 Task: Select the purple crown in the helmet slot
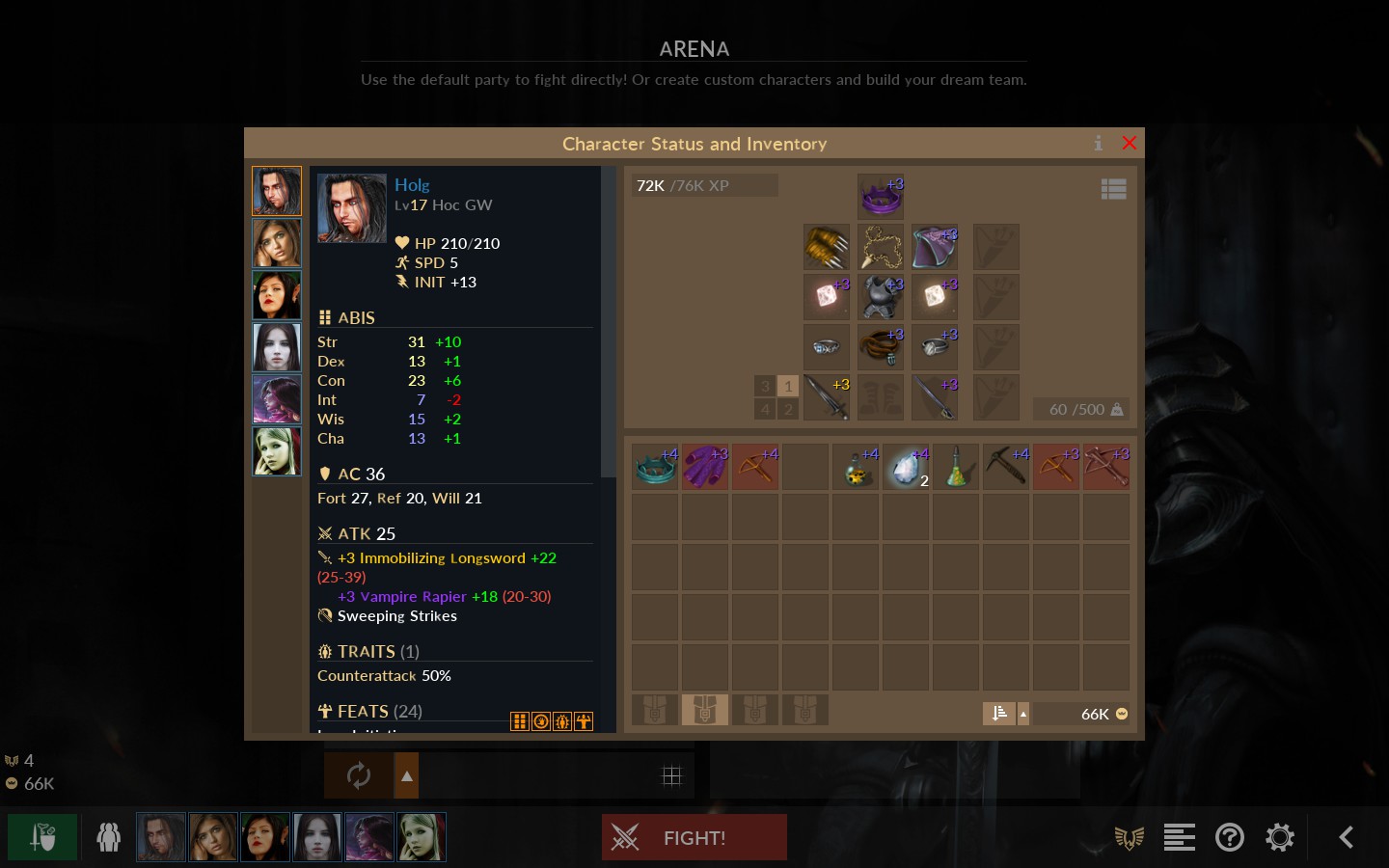pyautogui.click(x=881, y=197)
